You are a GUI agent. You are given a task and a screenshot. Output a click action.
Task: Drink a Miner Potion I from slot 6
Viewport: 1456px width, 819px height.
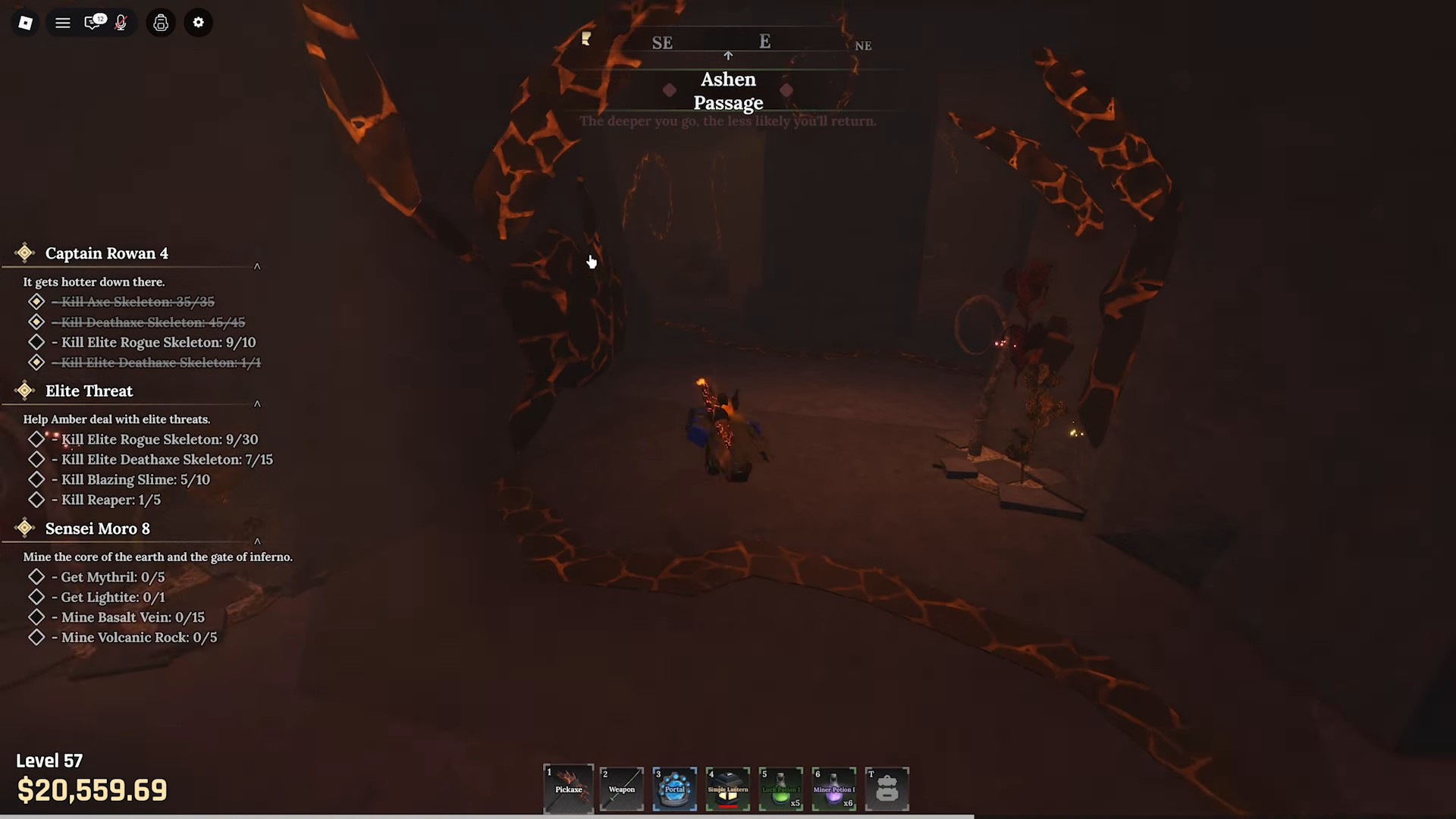click(x=833, y=789)
